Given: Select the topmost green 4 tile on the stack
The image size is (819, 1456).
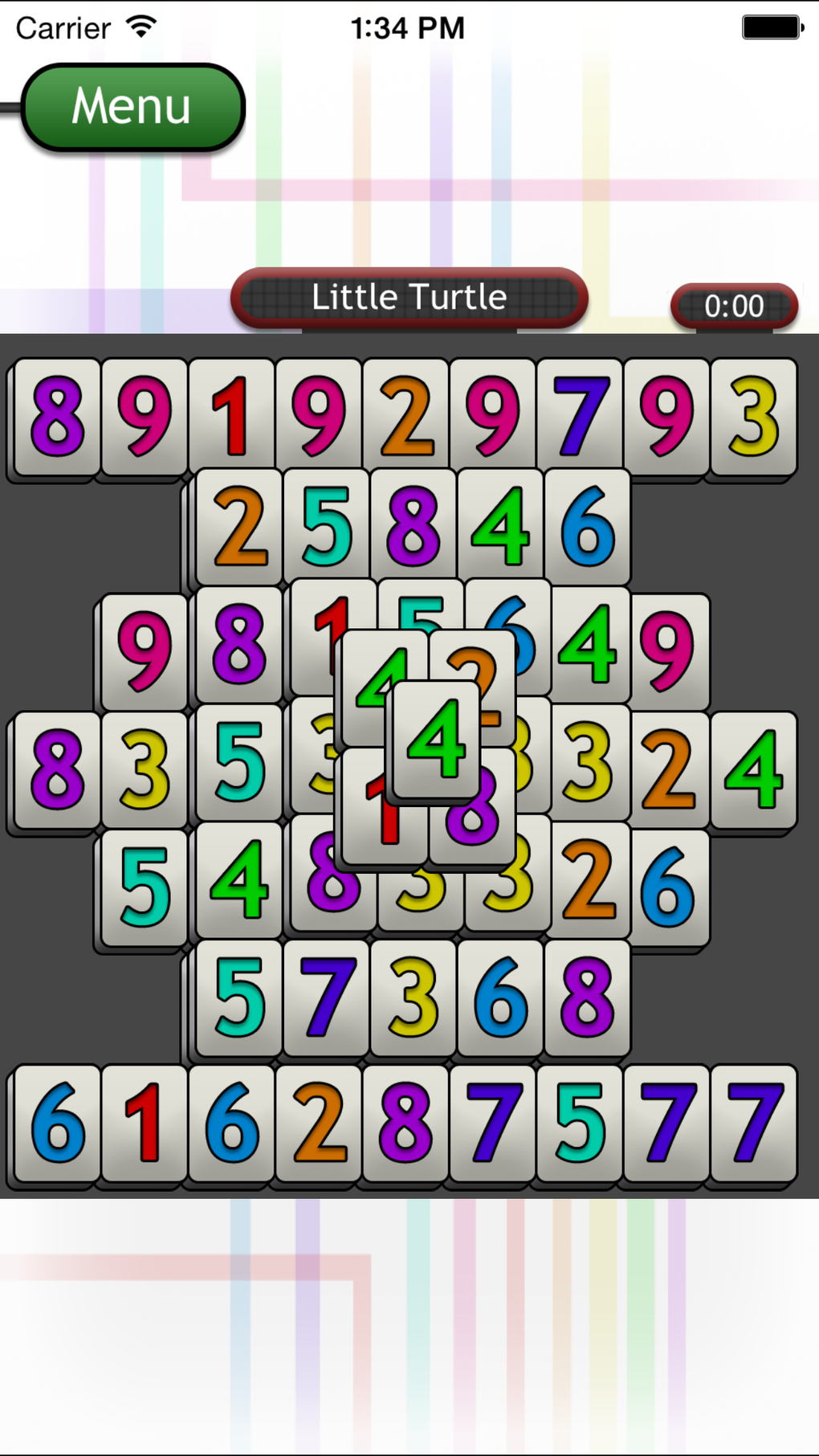Looking at the screenshot, I should pos(436,737).
